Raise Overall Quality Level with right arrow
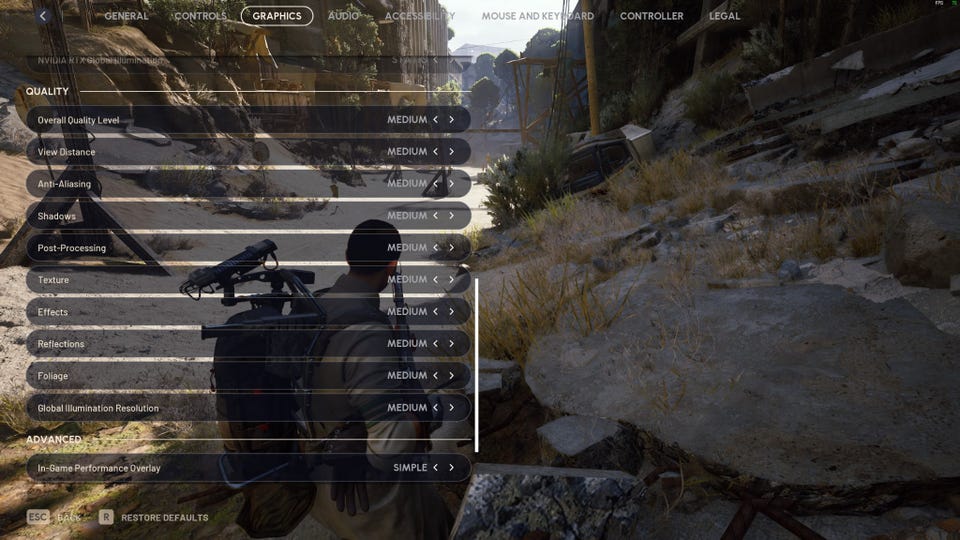The height and width of the screenshot is (540, 960). [x=451, y=120]
